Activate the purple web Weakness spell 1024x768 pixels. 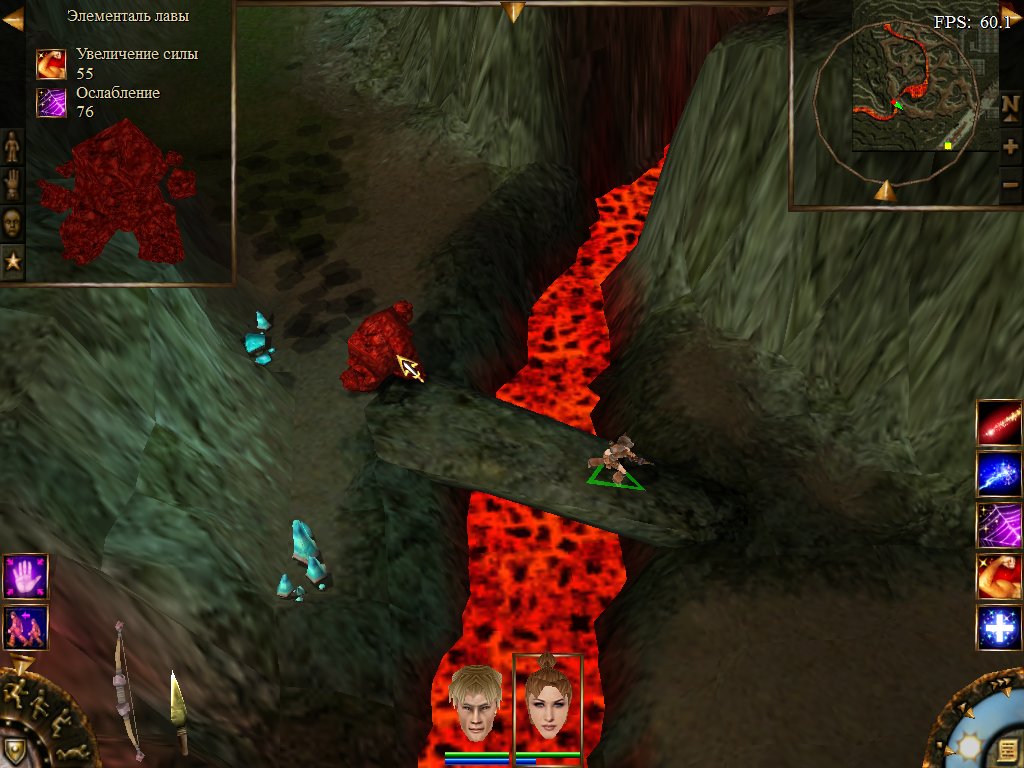(x=999, y=525)
